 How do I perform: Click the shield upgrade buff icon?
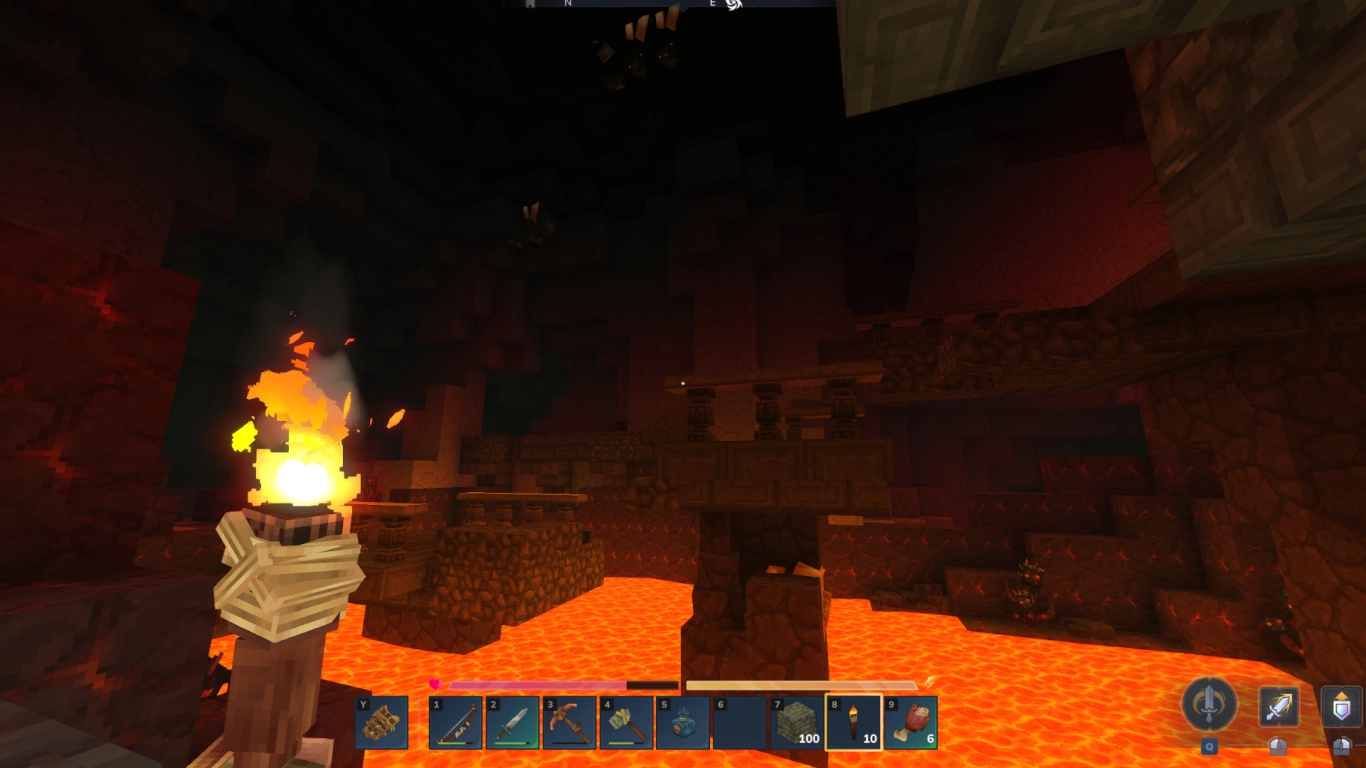pyautogui.click(x=1340, y=705)
